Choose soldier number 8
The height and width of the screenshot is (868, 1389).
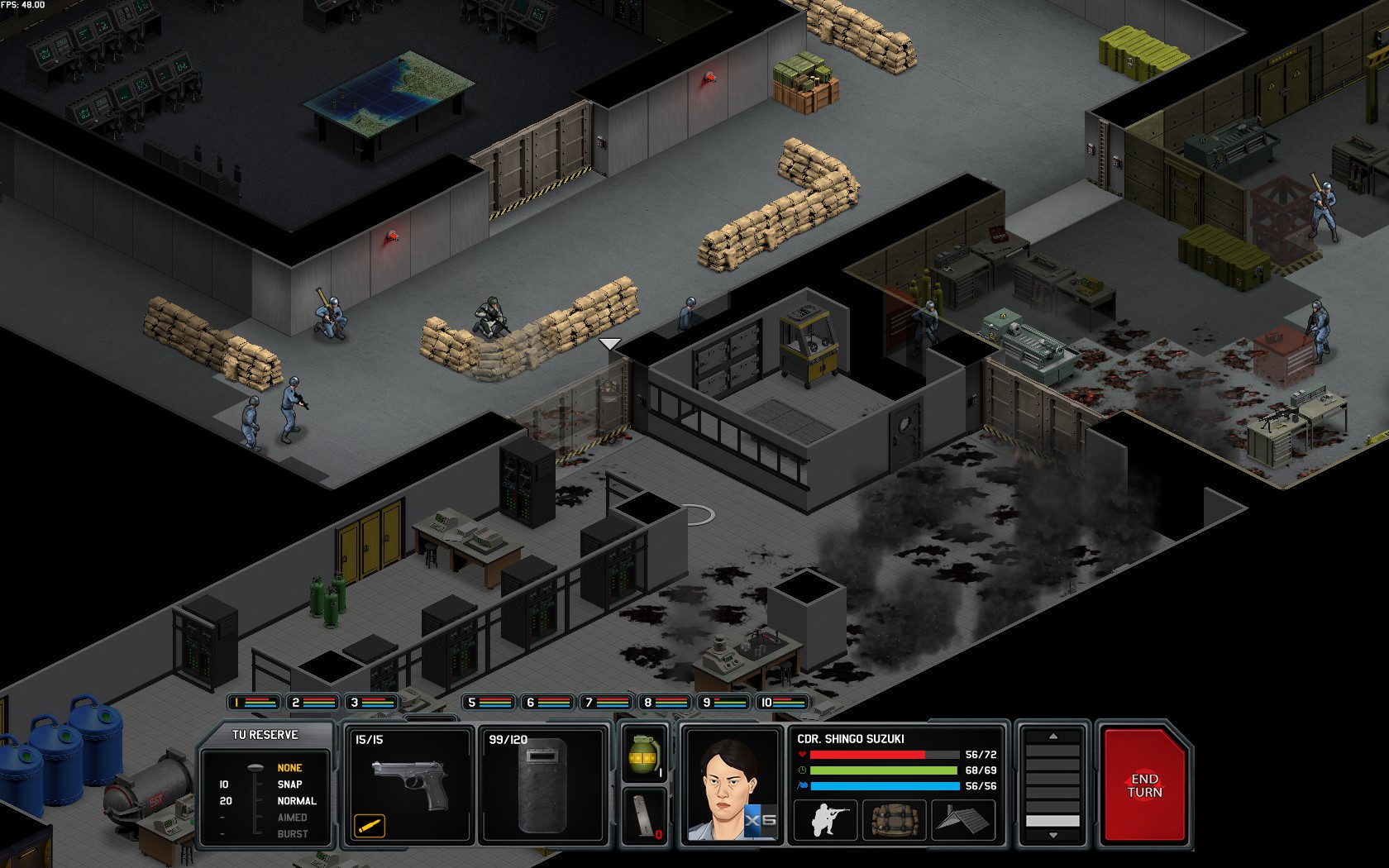click(665, 703)
